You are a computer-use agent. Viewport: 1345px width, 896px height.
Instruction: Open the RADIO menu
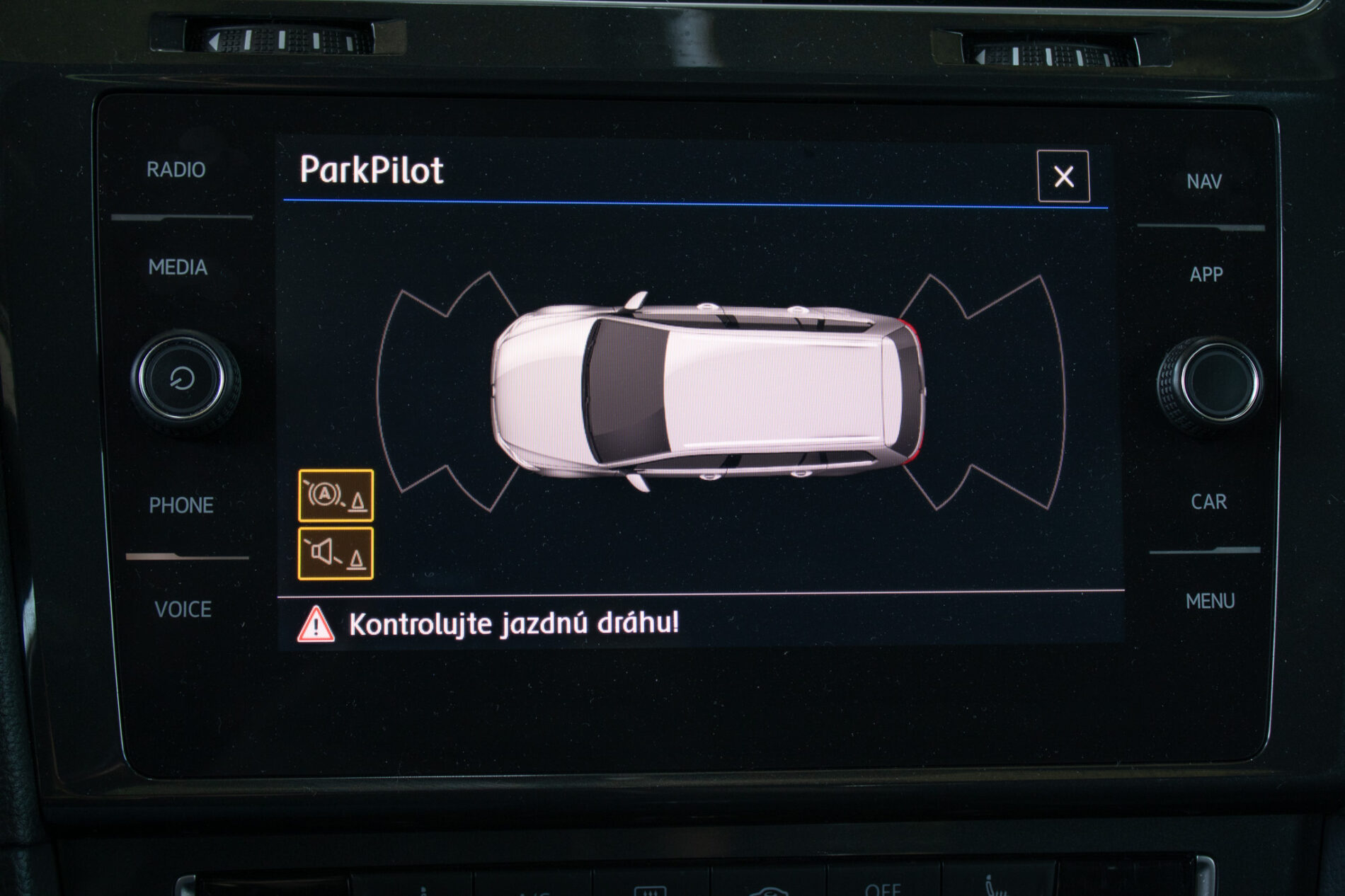[x=176, y=170]
